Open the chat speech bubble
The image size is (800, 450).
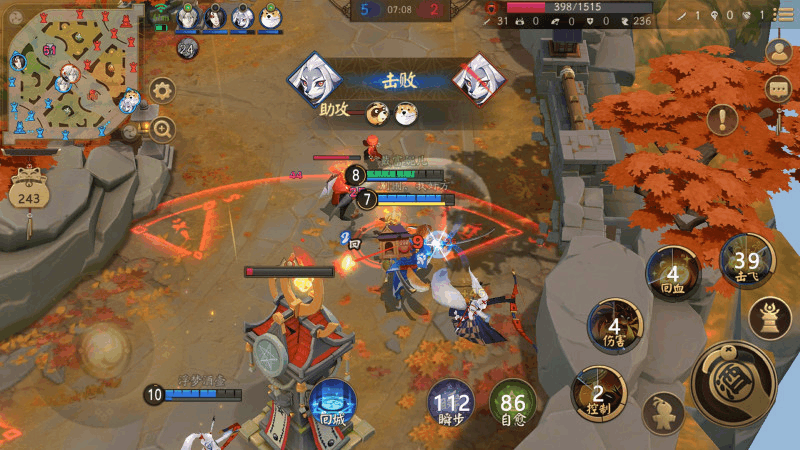coord(778,89)
